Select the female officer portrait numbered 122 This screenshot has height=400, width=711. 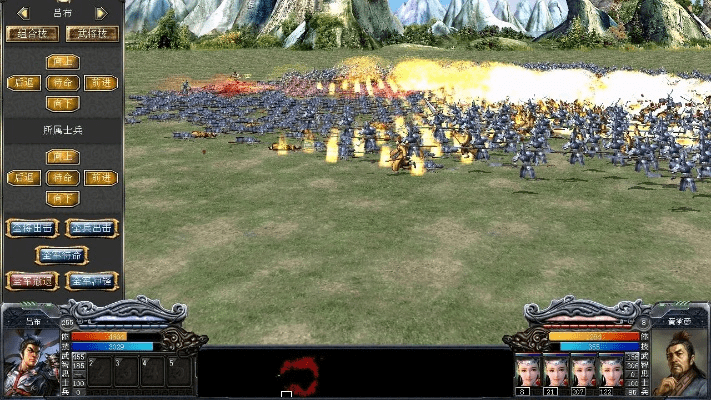pos(606,369)
